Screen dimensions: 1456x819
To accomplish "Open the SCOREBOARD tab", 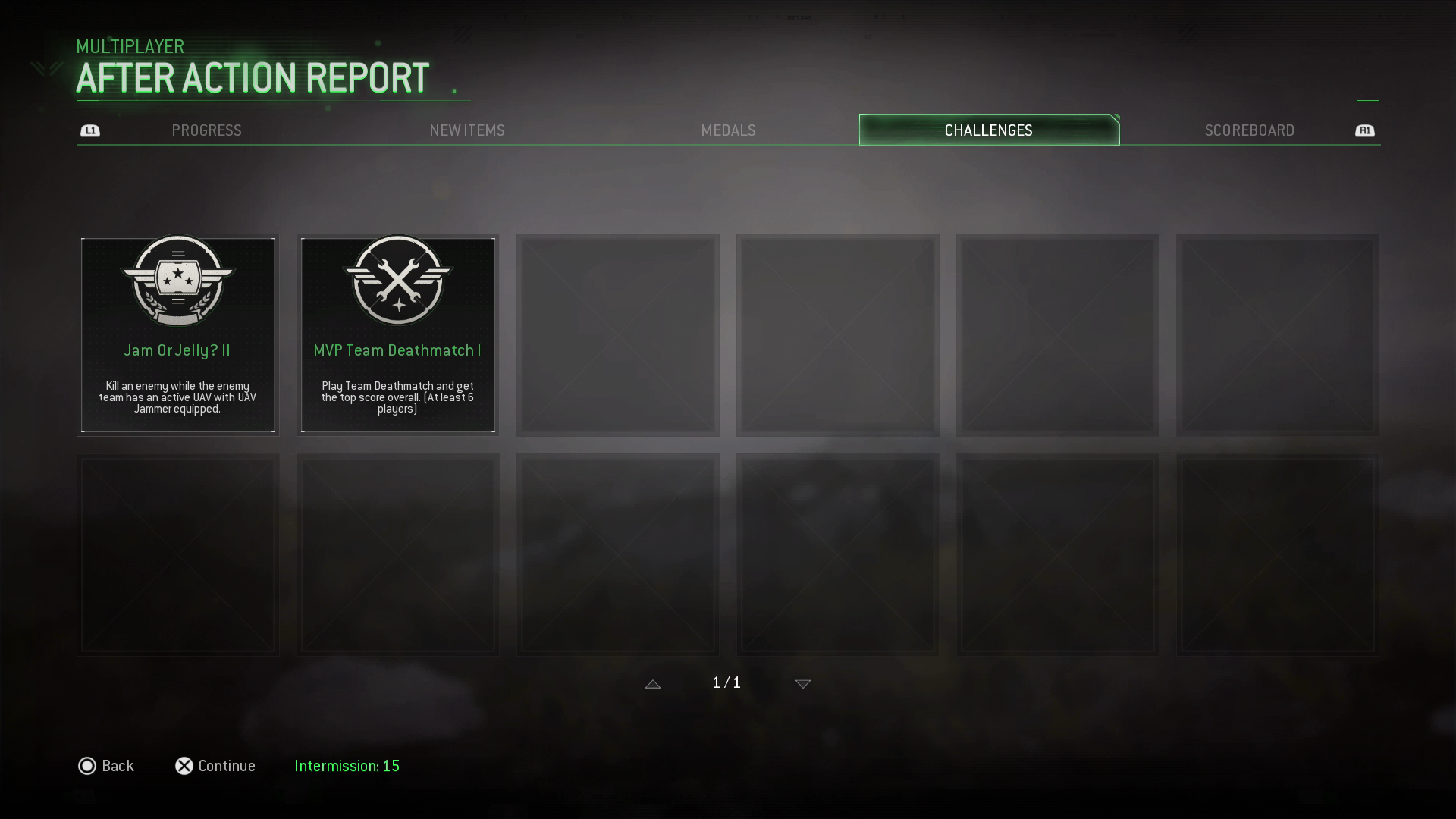I will point(1249,130).
